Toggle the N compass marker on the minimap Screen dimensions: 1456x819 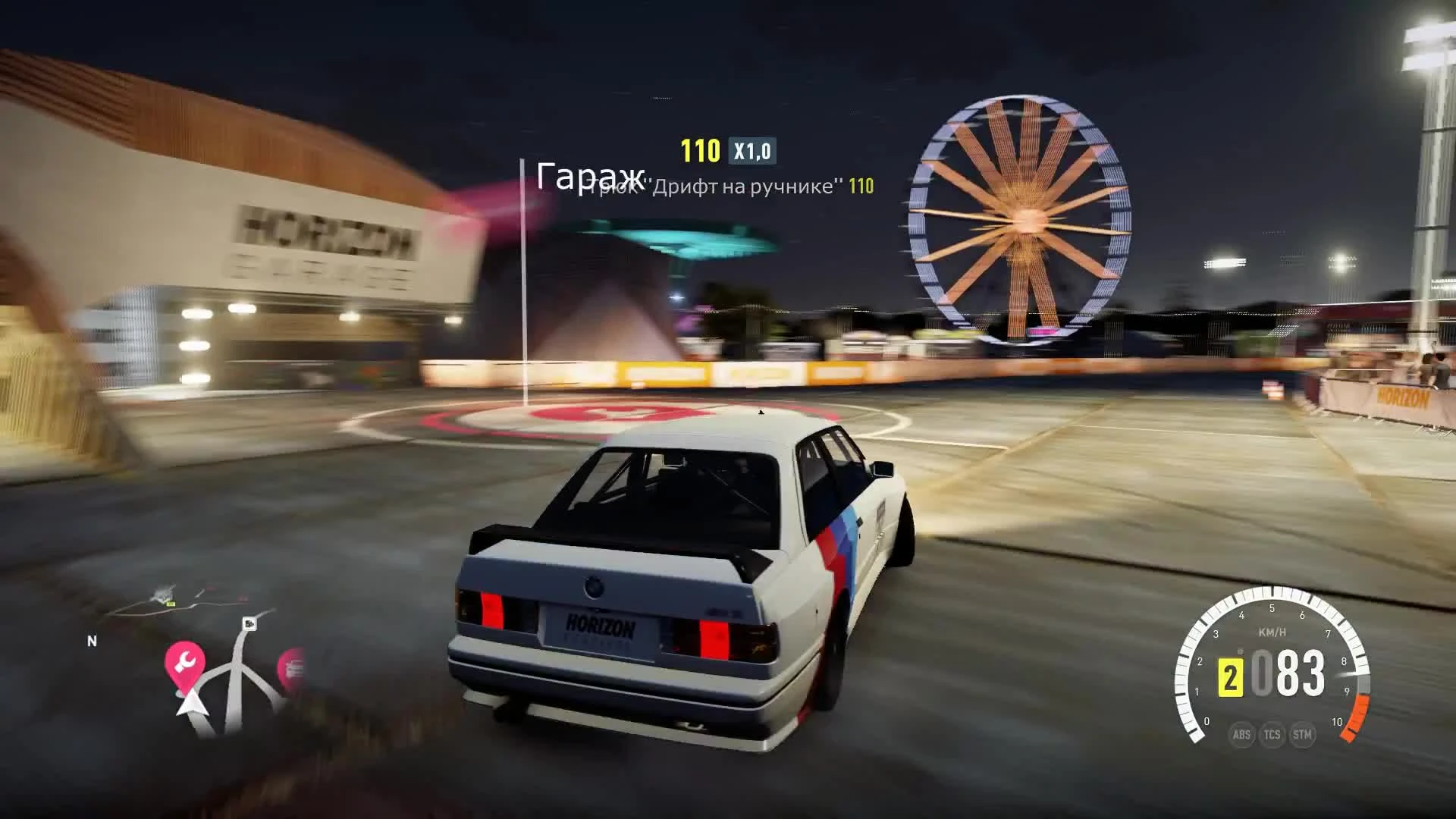pos(92,641)
